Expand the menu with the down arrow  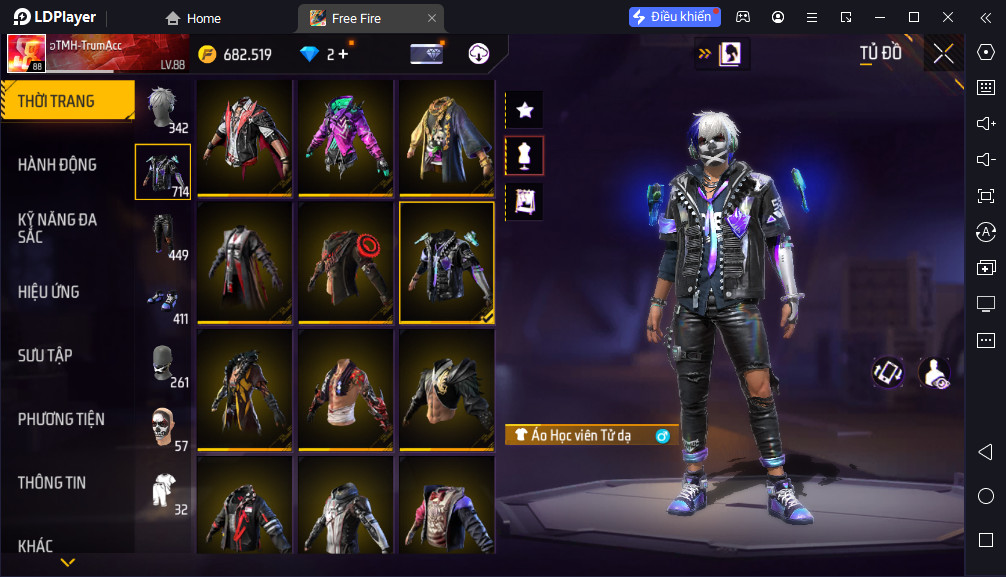point(68,563)
